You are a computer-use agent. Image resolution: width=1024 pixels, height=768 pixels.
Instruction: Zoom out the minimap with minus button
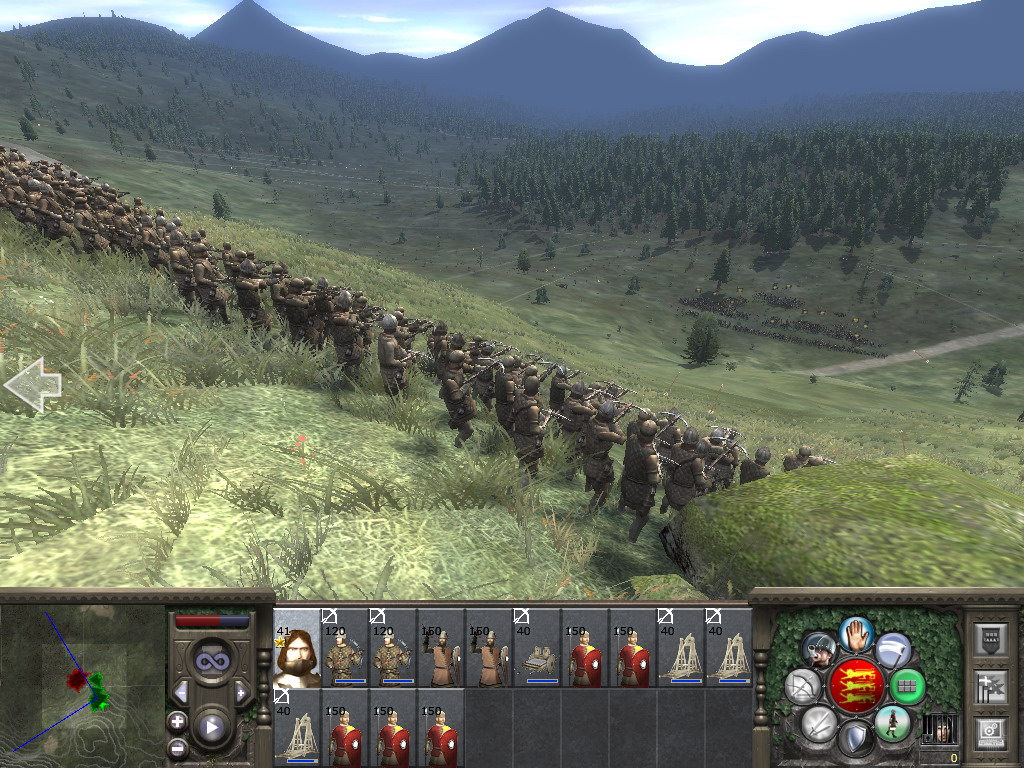pos(177,747)
